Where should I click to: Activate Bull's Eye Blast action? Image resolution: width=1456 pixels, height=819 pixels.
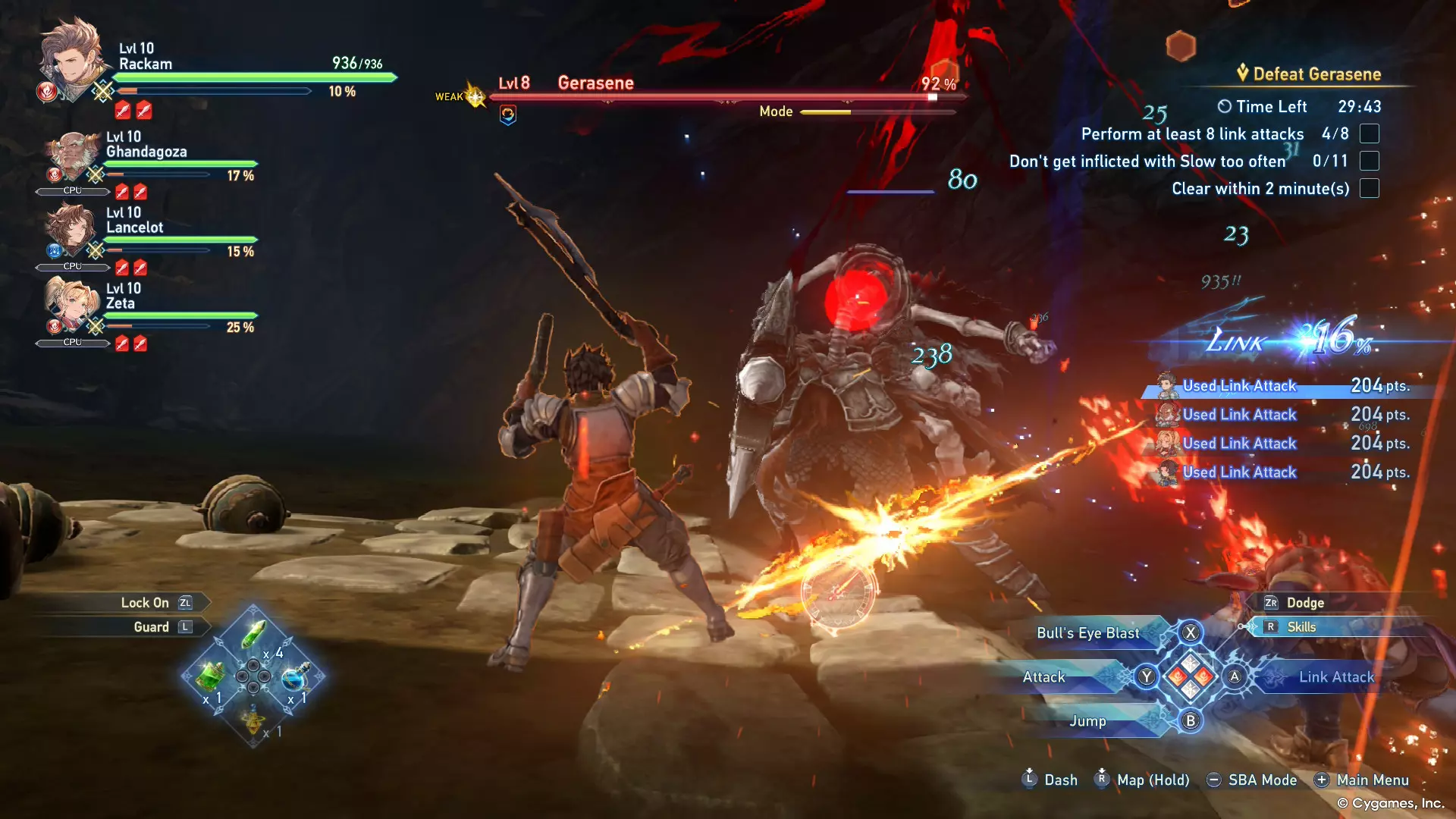click(1087, 633)
